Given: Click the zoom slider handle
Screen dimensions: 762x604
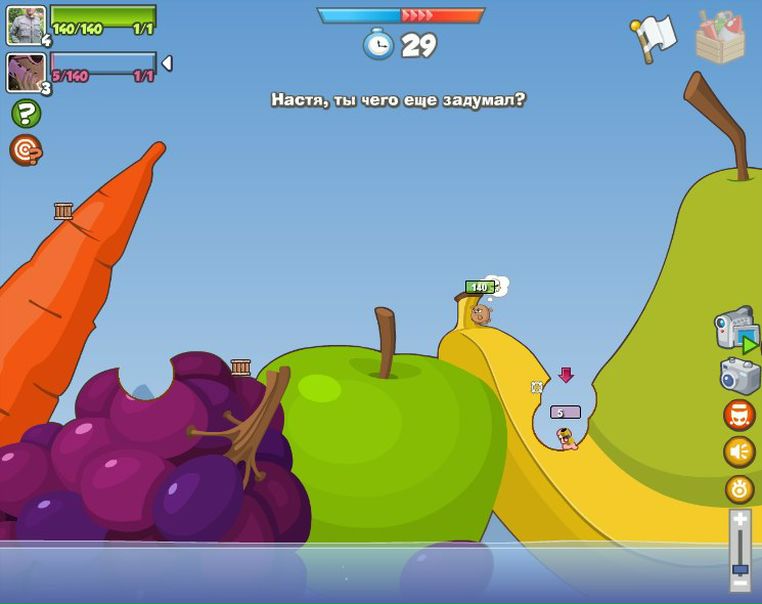Looking at the screenshot, I should [x=740, y=570].
